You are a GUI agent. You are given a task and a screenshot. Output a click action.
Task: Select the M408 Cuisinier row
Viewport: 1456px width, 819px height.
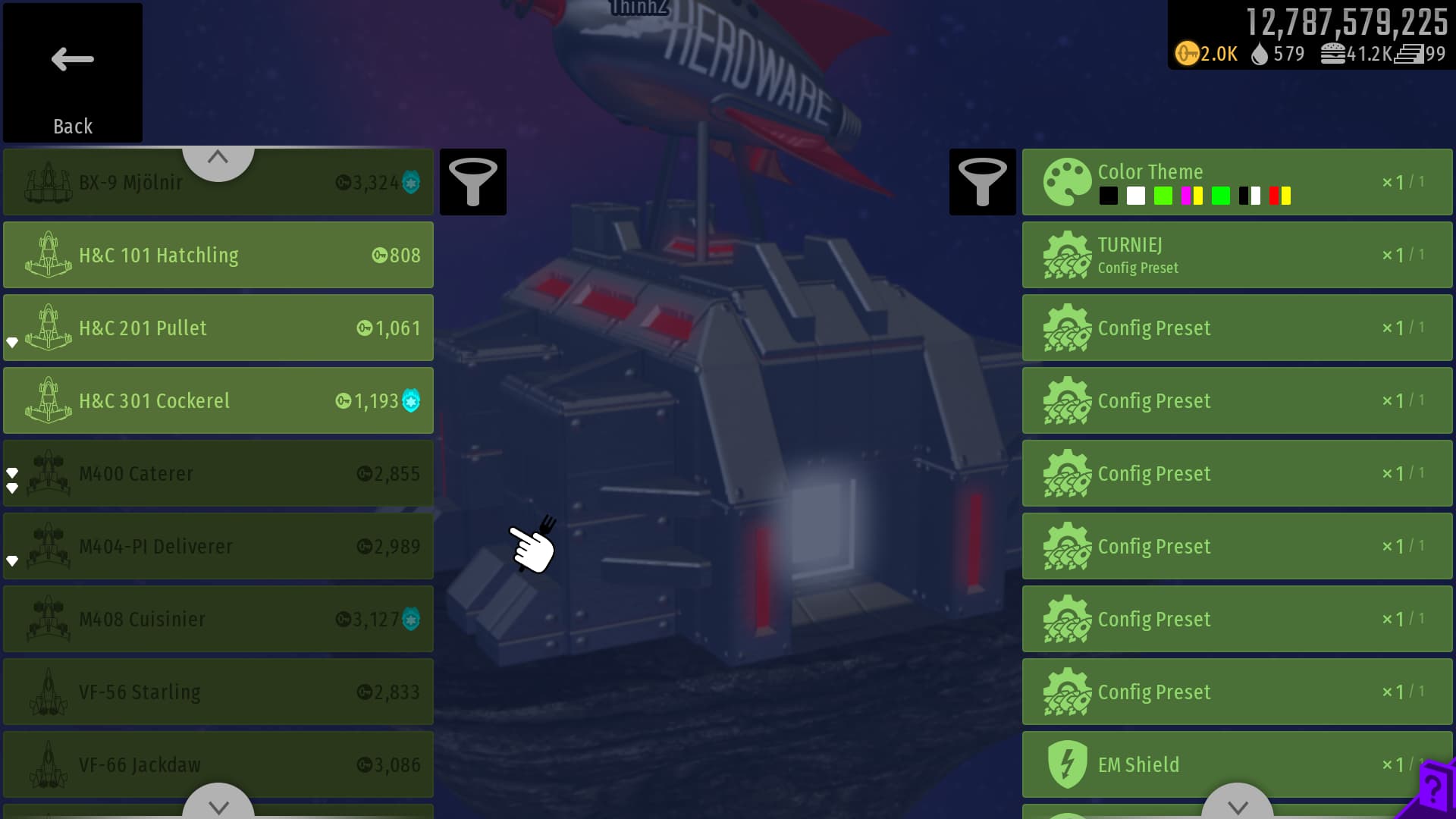tap(218, 619)
